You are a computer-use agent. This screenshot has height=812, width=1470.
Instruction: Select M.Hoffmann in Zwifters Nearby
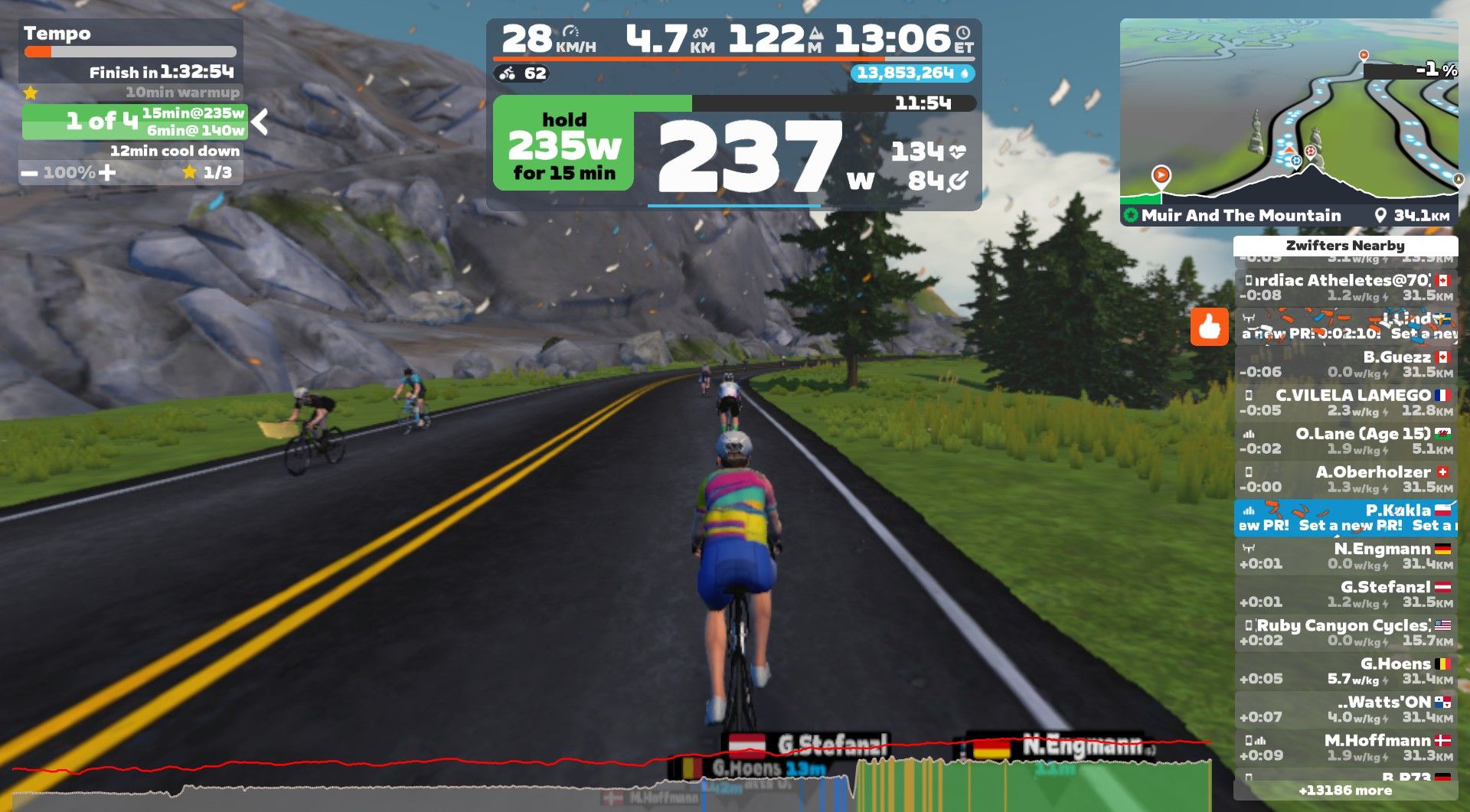1345,747
